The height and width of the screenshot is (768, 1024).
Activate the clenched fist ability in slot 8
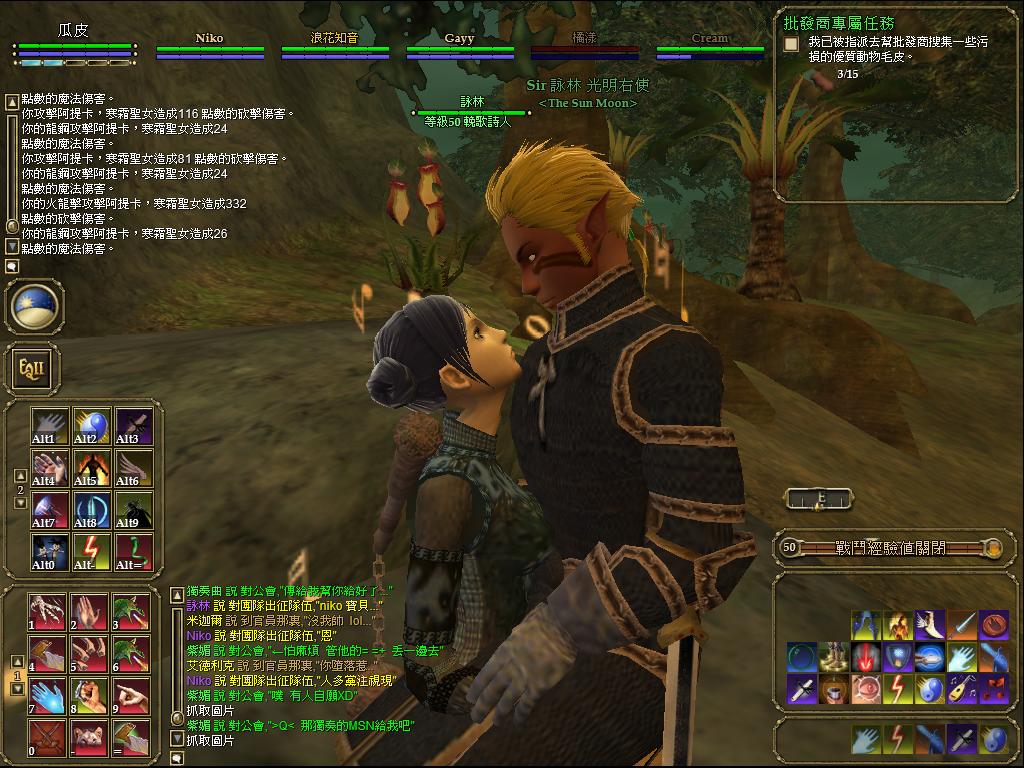pyautogui.click(x=89, y=696)
